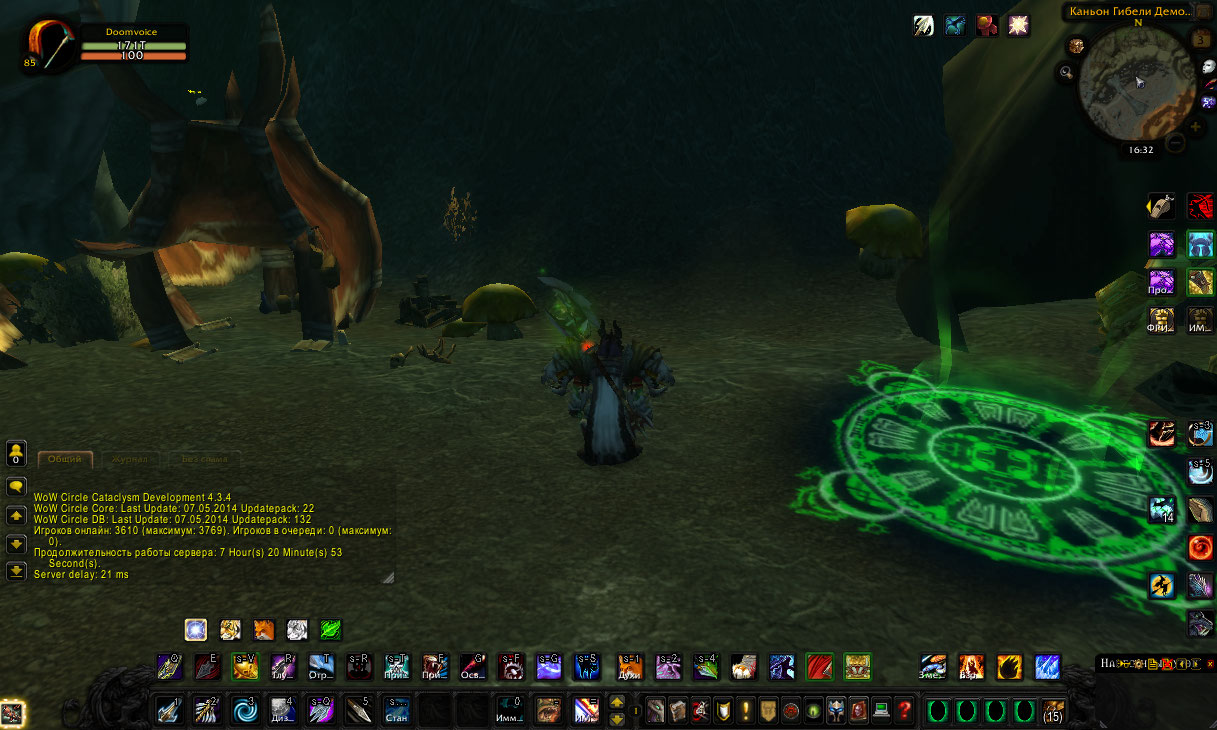1217x730 pixels.
Task: Zoom in on the minimap
Action: click(1196, 127)
